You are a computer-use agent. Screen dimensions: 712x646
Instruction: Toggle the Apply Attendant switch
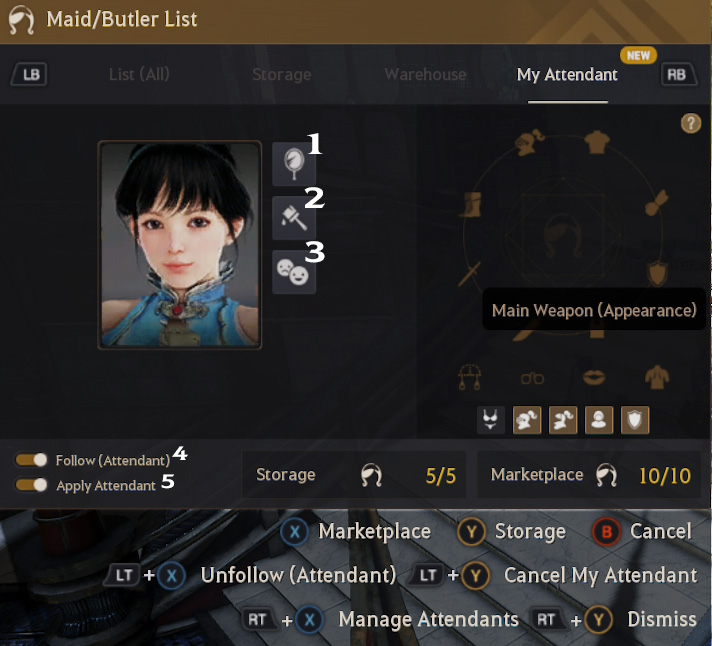point(32,485)
